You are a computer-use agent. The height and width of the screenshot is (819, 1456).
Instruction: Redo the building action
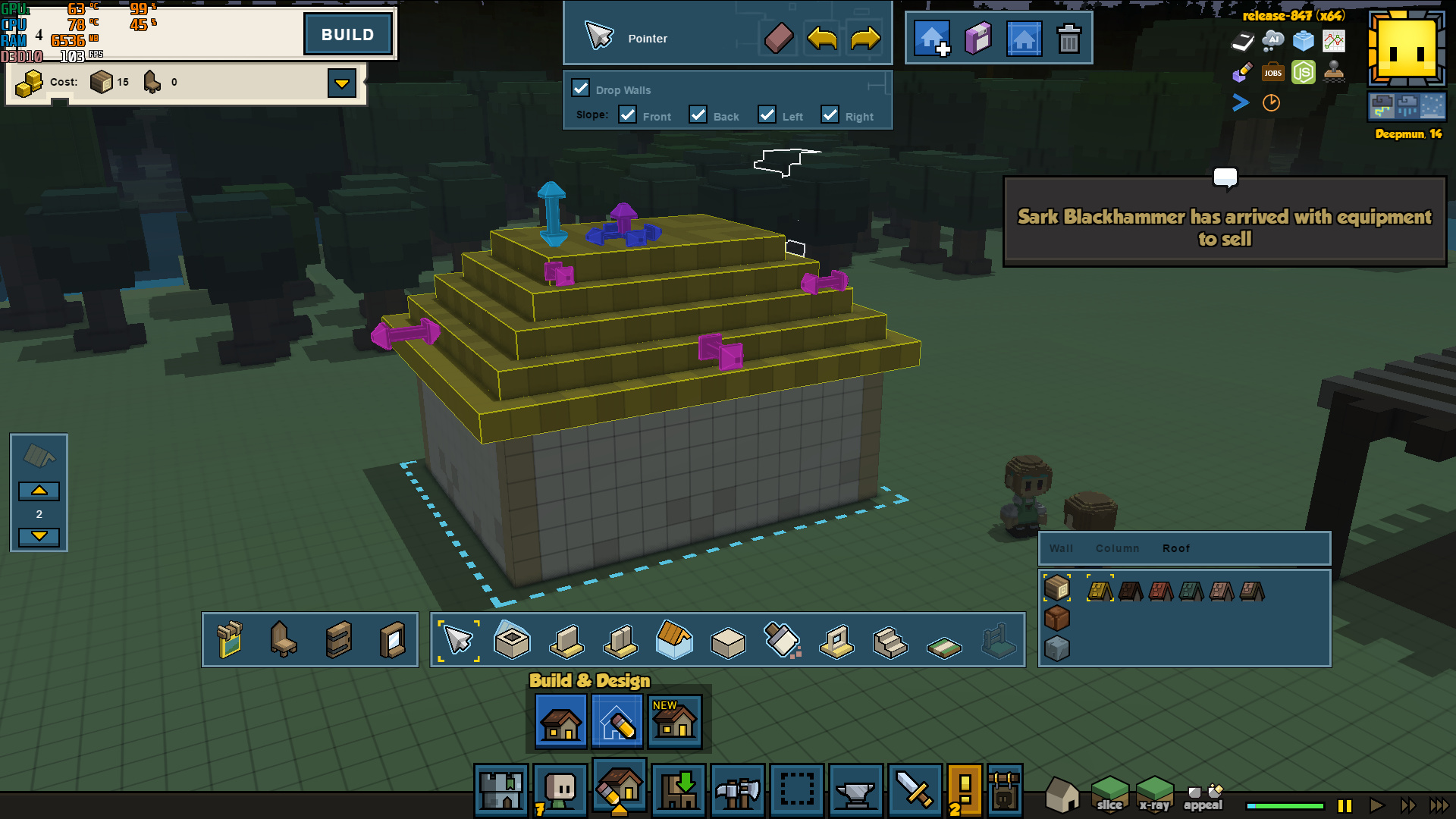865,38
